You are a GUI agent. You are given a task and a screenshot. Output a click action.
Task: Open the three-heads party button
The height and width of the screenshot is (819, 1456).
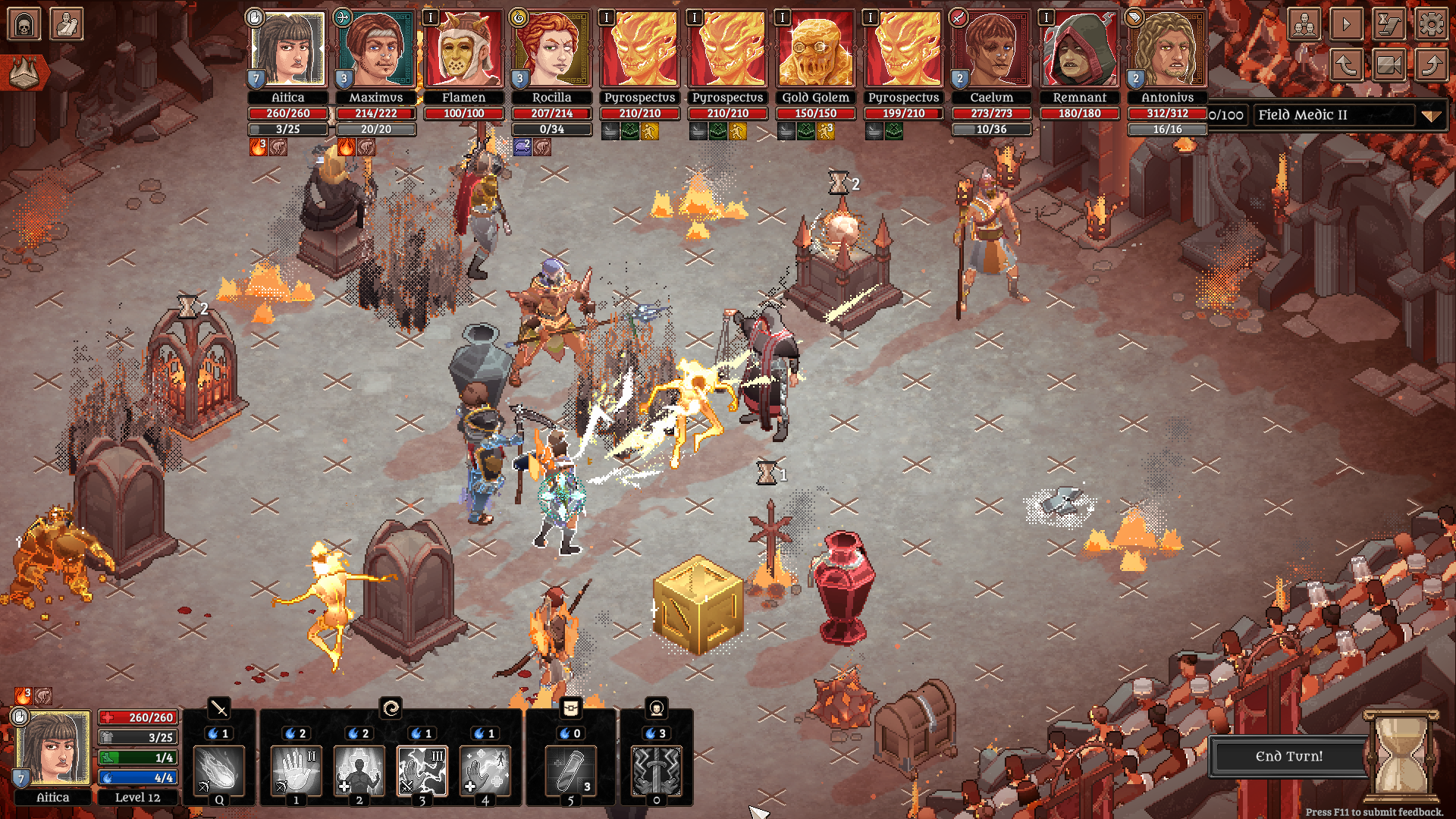(1304, 24)
